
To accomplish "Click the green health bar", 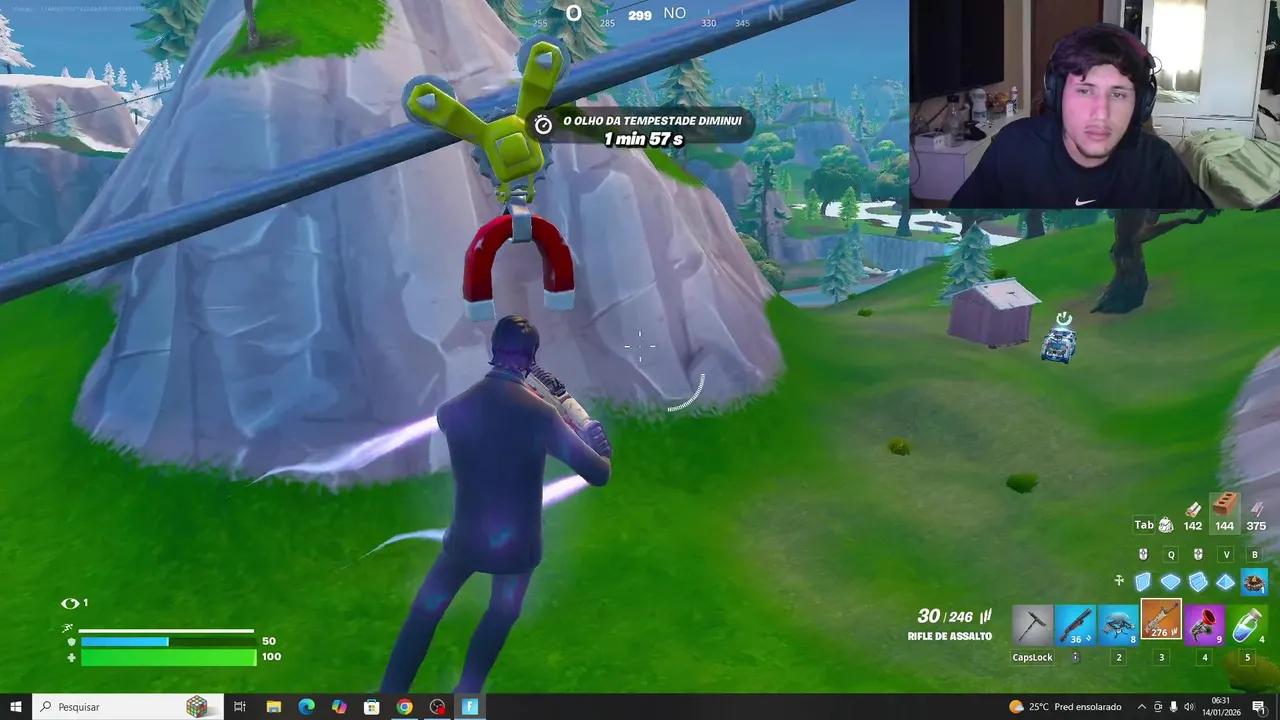I will pyautogui.click(x=168, y=657).
